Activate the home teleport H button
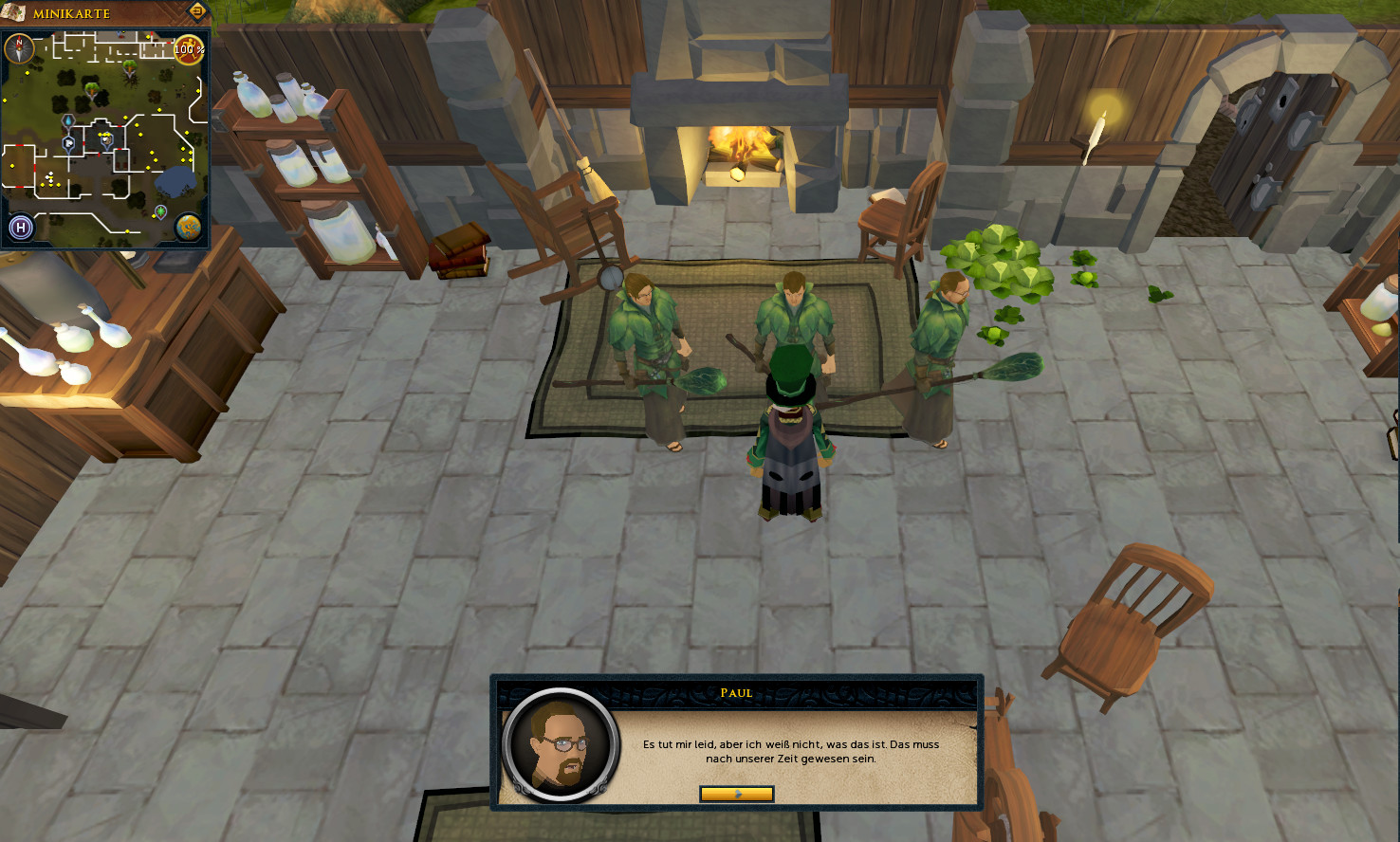This screenshot has width=1400, height=842. tap(20, 227)
